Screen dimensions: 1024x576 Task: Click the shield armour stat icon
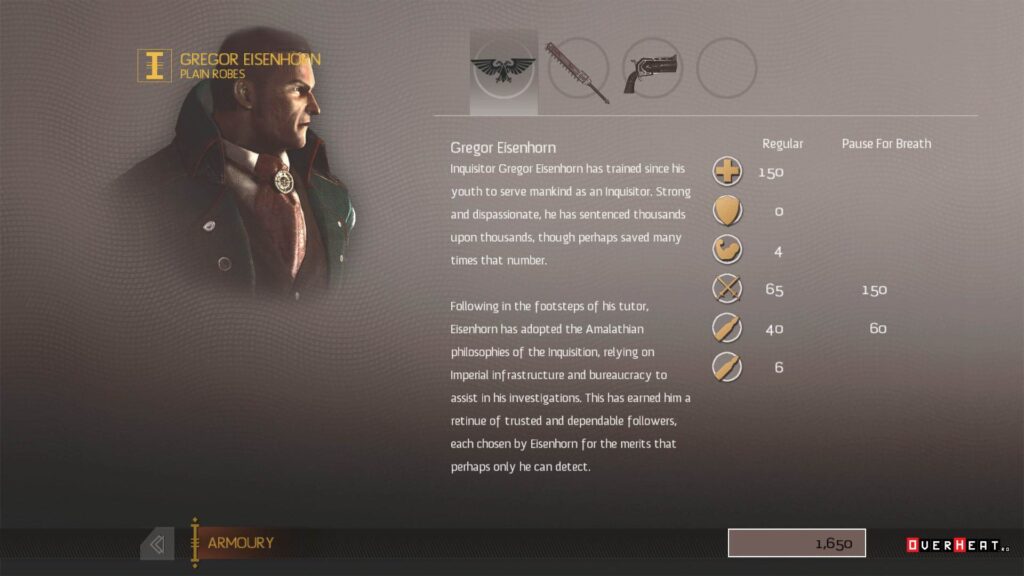click(x=727, y=210)
